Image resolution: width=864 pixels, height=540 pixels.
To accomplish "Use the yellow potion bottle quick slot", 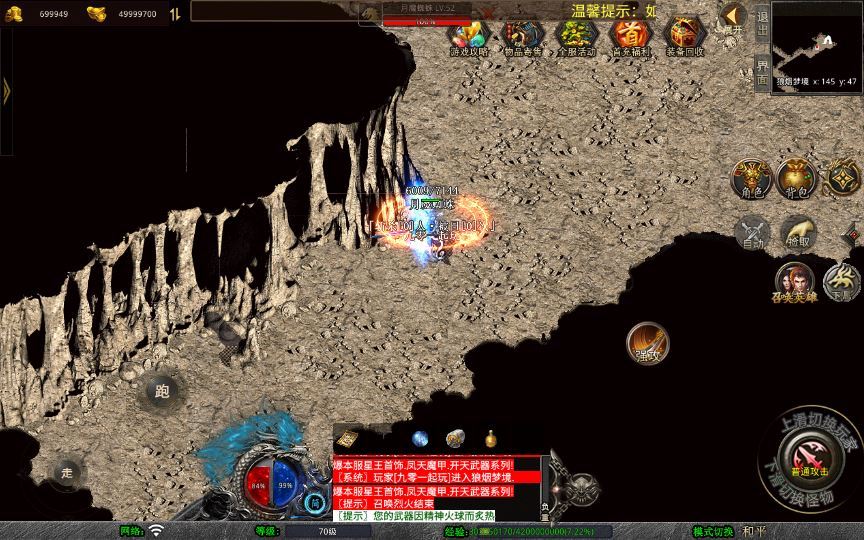I will (x=491, y=438).
